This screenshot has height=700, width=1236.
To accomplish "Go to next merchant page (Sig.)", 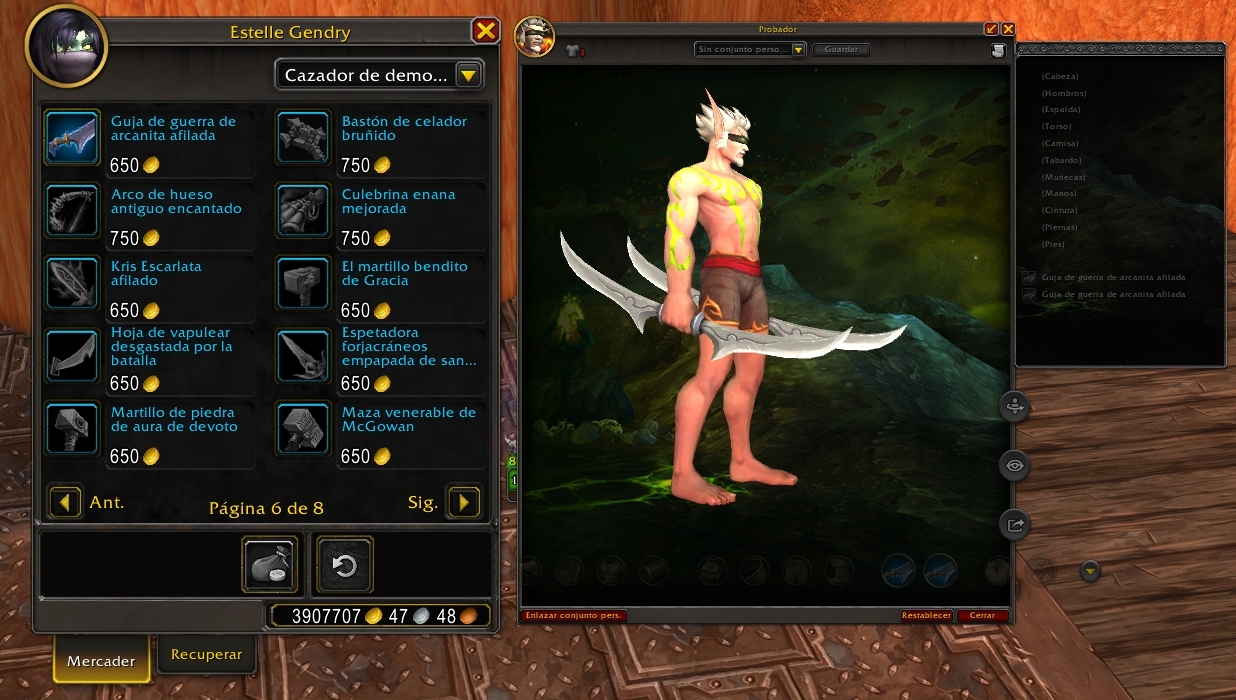I will coord(464,502).
